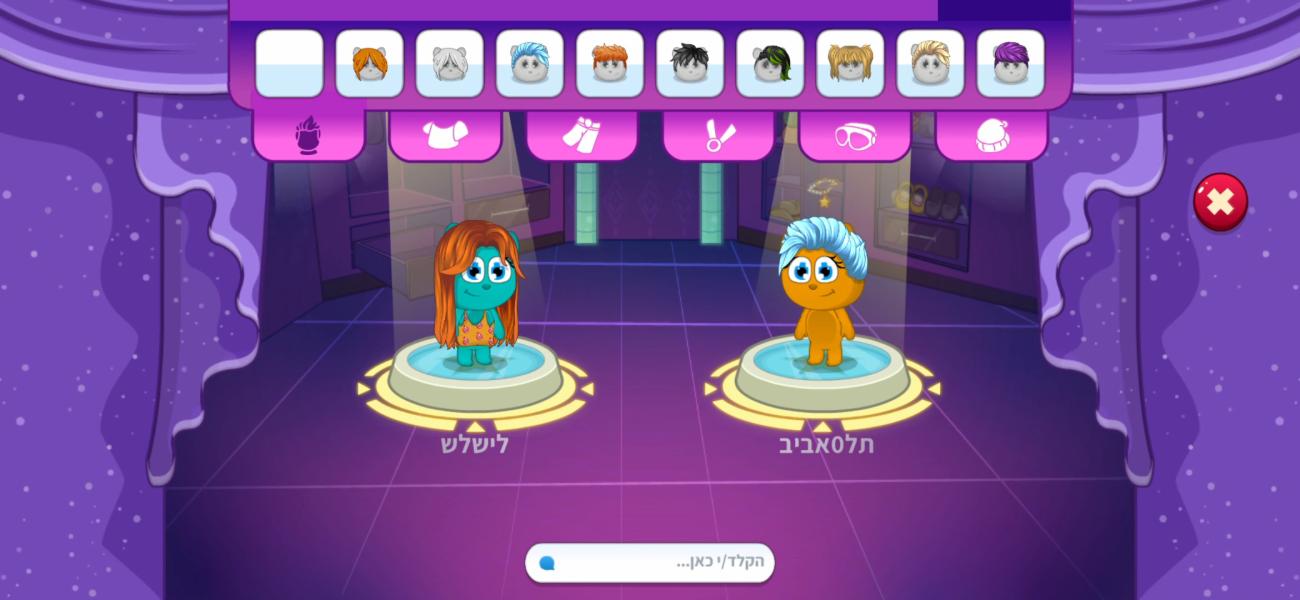Open the shirt category tab

pos(445,135)
